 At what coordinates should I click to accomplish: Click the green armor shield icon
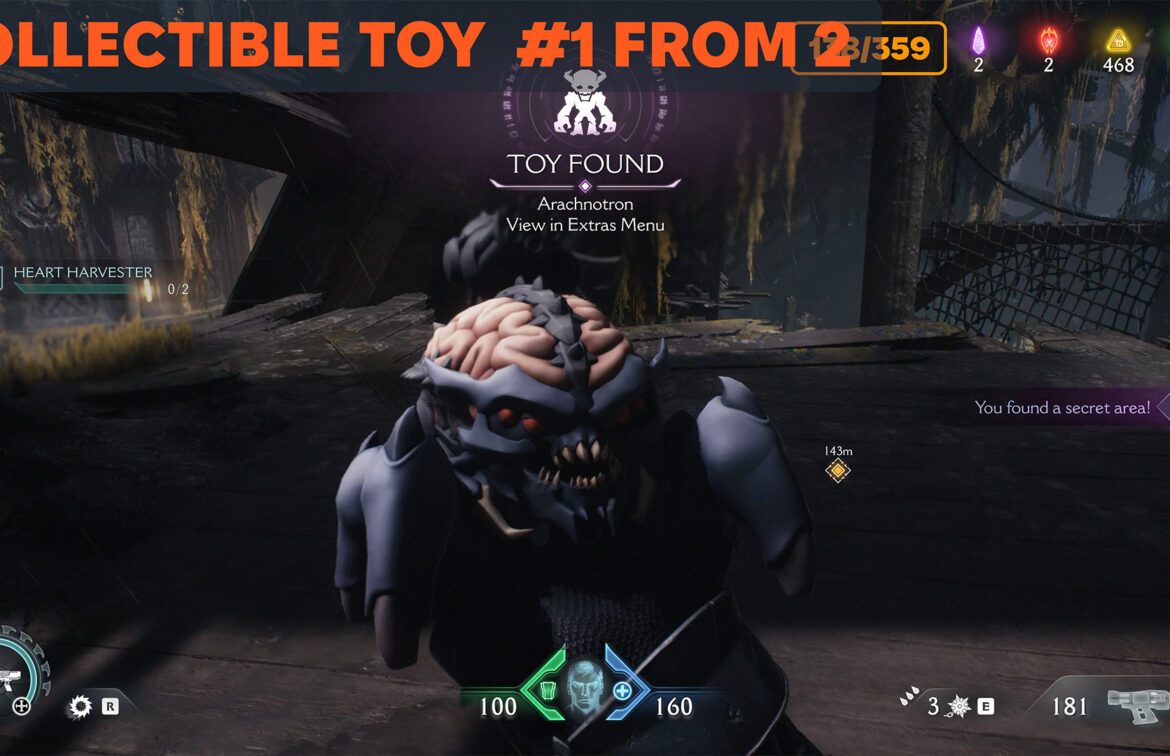click(x=548, y=690)
